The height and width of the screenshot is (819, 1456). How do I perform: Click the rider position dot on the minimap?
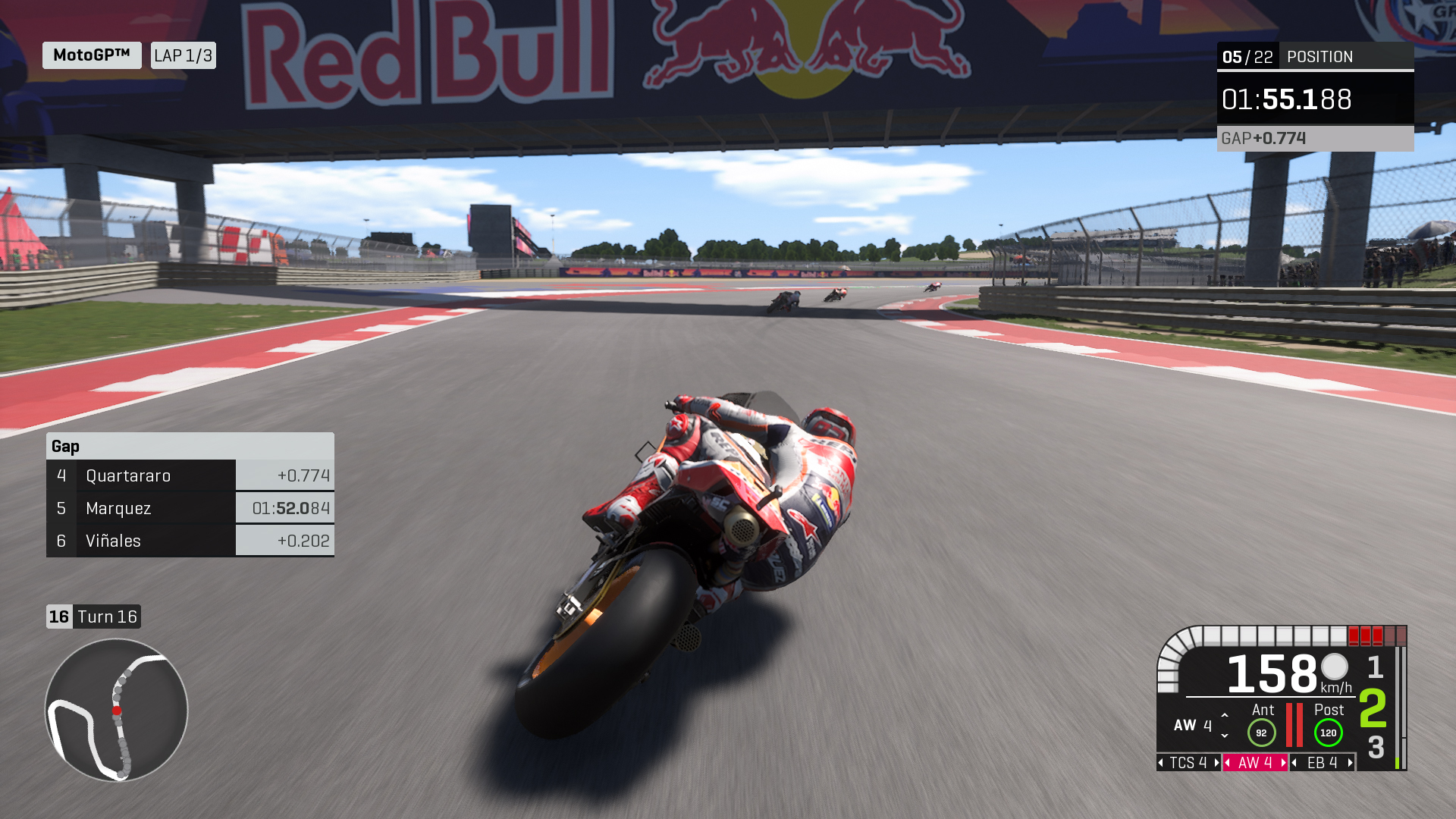click(115, 711)
